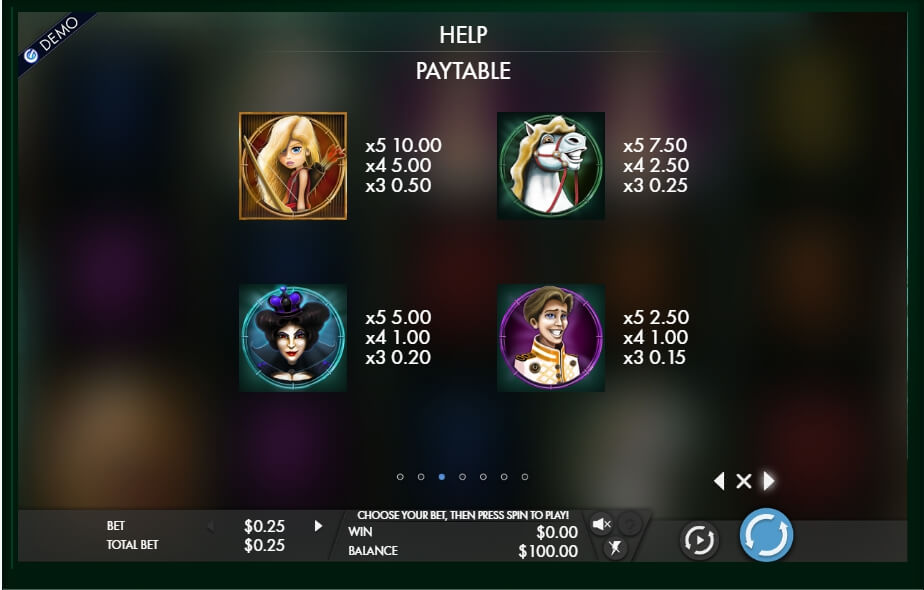
Task: Decrease the bet amount
Action: pos(210,525)
